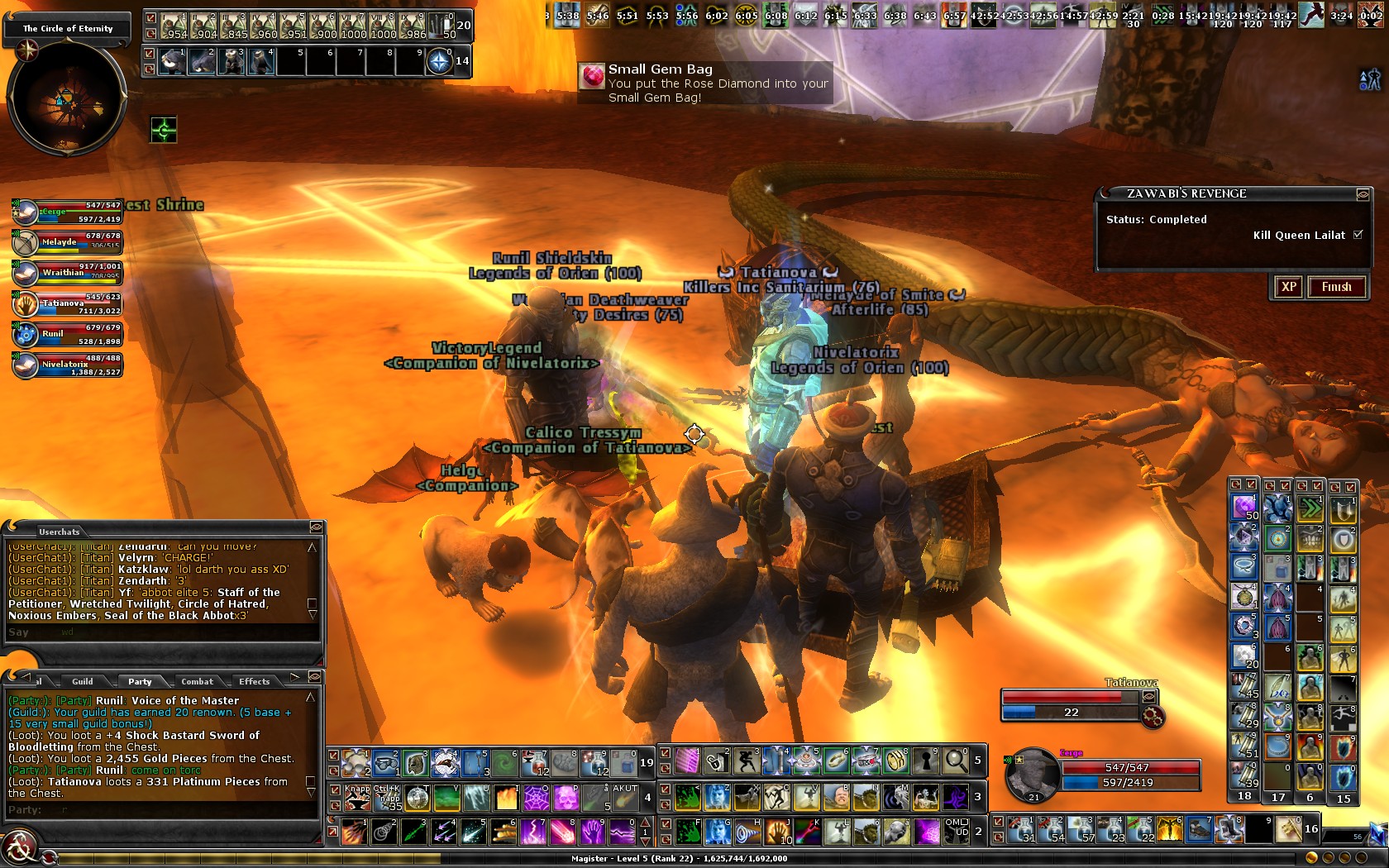Image resolution: width=1389 pixels, height=868 pixels.
Task: Click the Finish quest button
Action: 1336,287
